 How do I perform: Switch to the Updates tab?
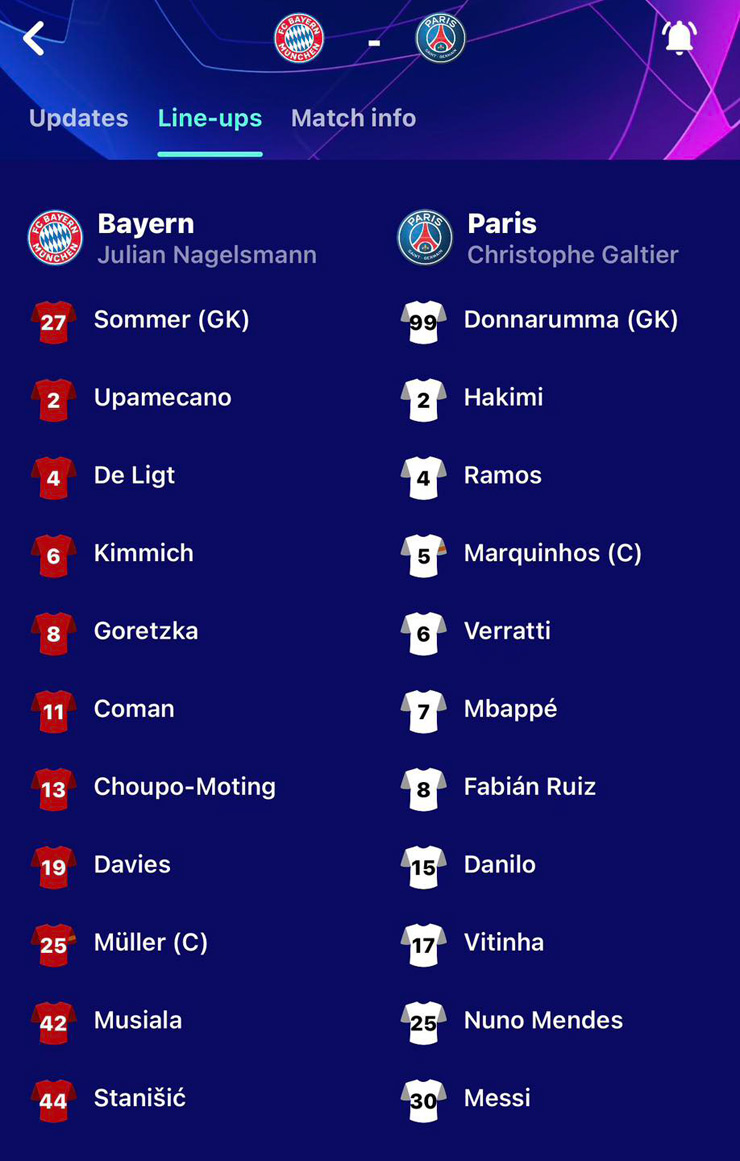point(78,118)
